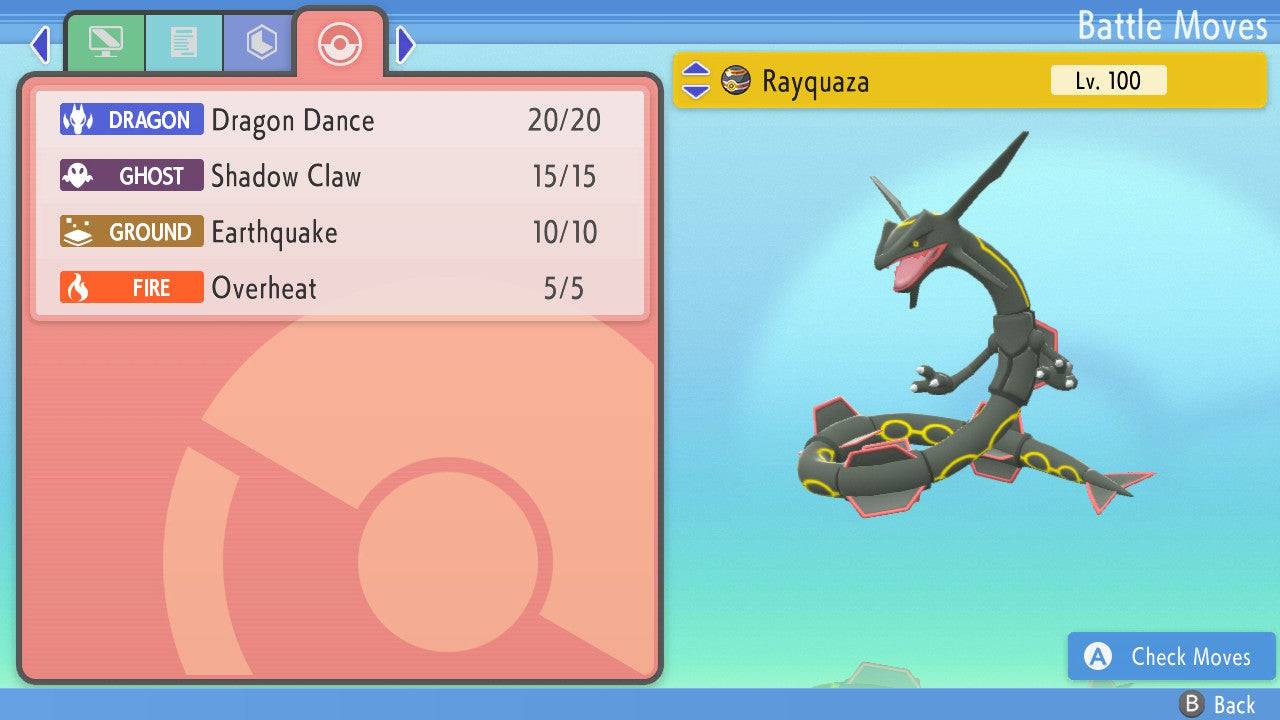
Task: Select the TV screen info tab icon
Action: pos(107,42)
